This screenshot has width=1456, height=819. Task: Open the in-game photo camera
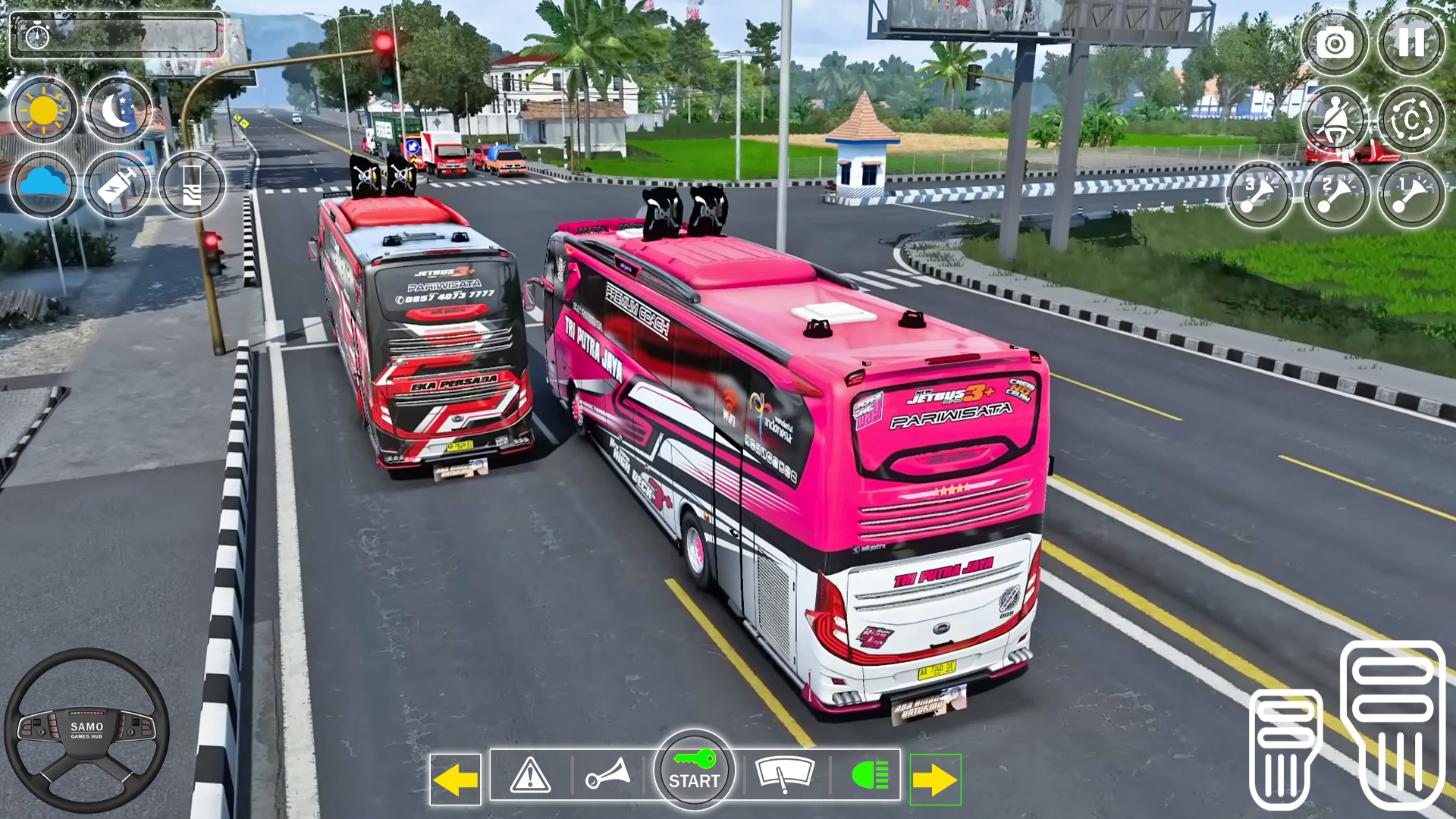1335,43
